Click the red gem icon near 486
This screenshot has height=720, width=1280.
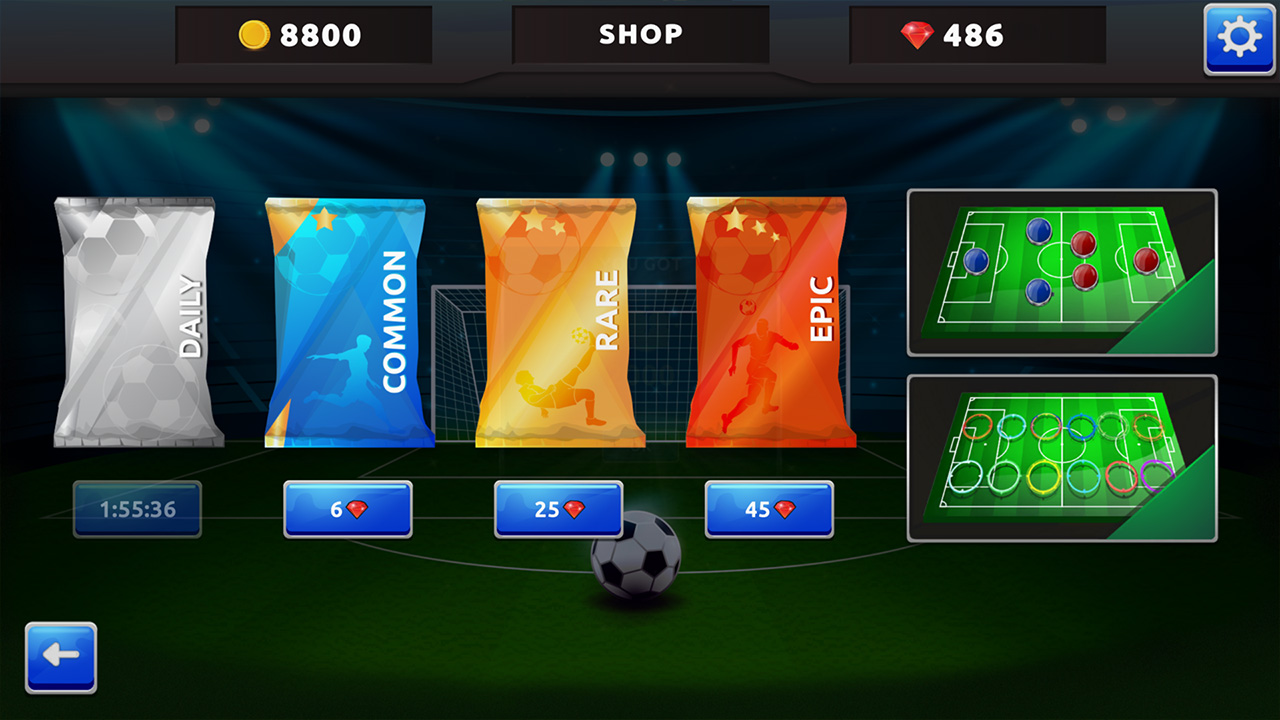pyautogui.click(x=916, y=36)
